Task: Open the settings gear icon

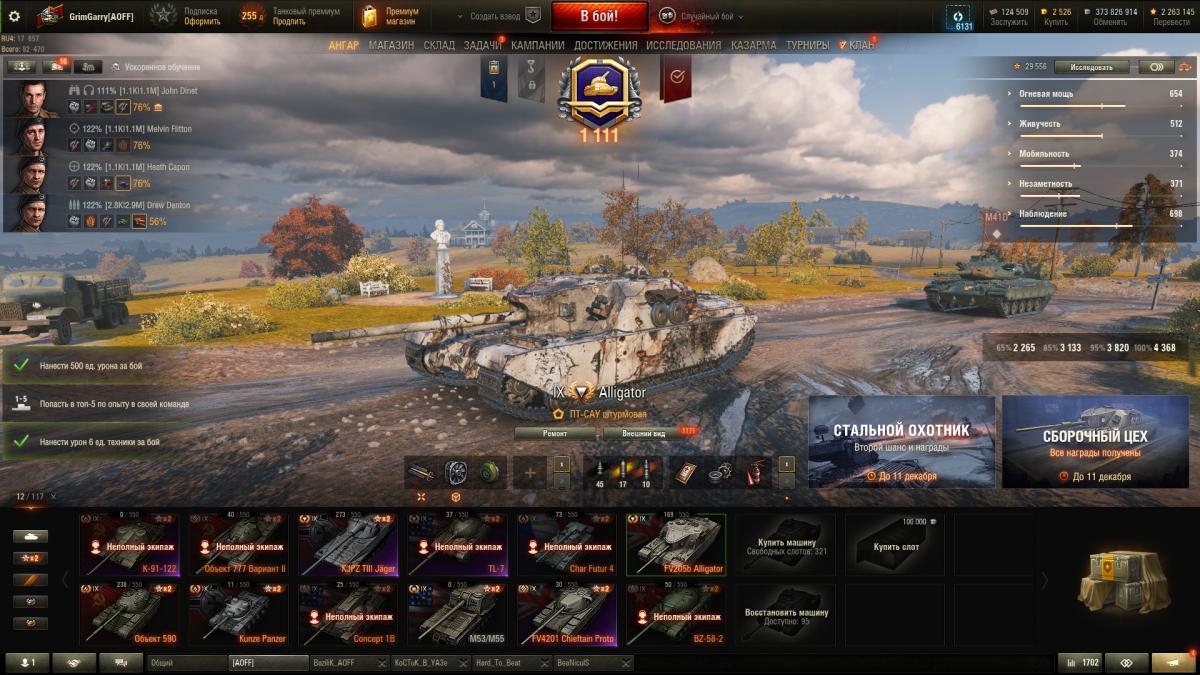Action: [14, 16]
